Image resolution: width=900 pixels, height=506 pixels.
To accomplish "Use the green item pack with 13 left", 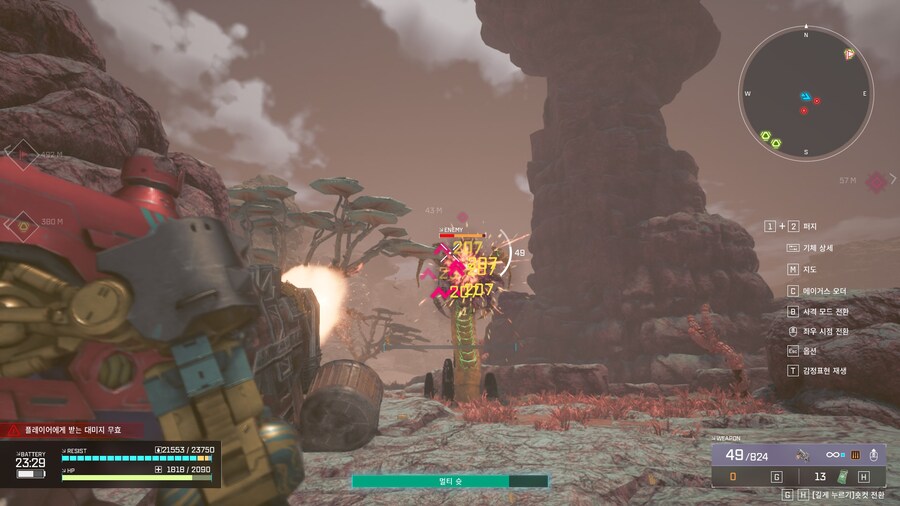I will [x=842, y=477].
